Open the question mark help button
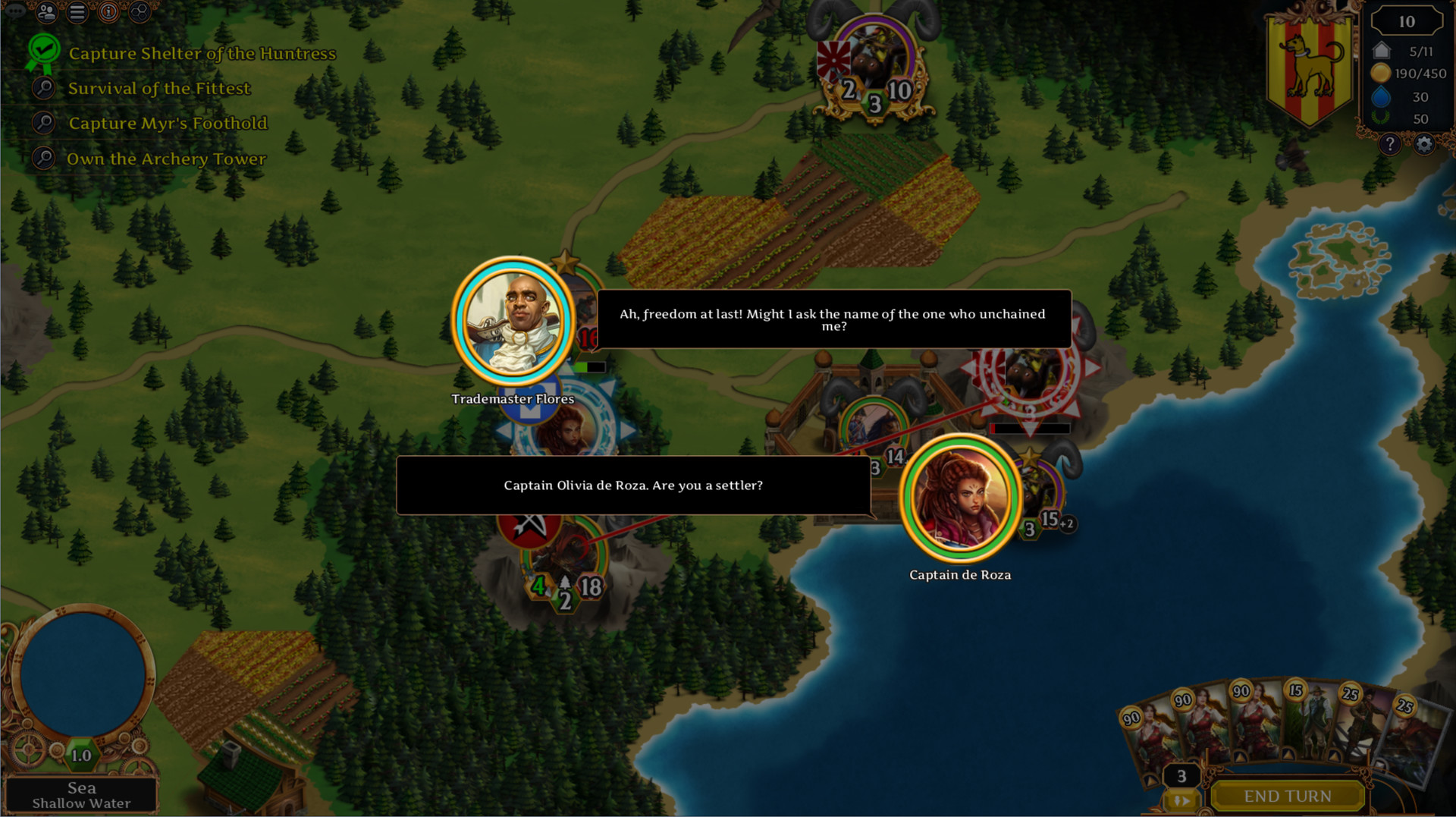 click(1389, 144)
